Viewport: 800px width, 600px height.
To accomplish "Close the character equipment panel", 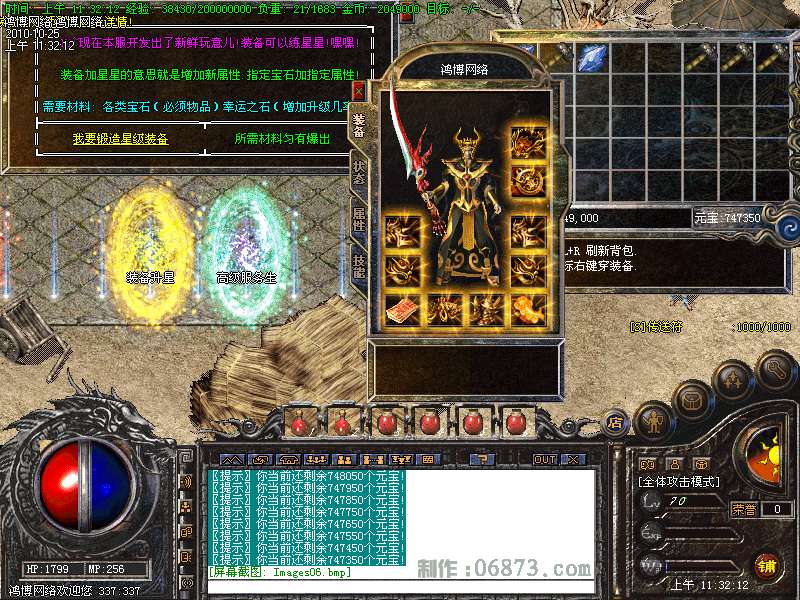I will (x=358, y=90).
